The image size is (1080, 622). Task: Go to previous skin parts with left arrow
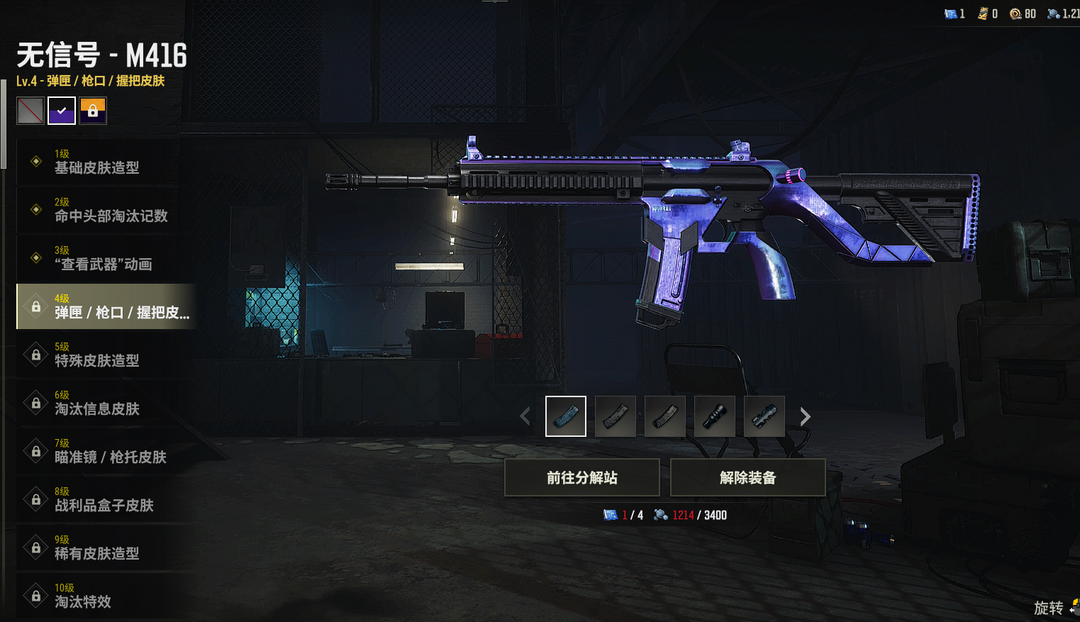pyautogui.click(x=526, y=416)
